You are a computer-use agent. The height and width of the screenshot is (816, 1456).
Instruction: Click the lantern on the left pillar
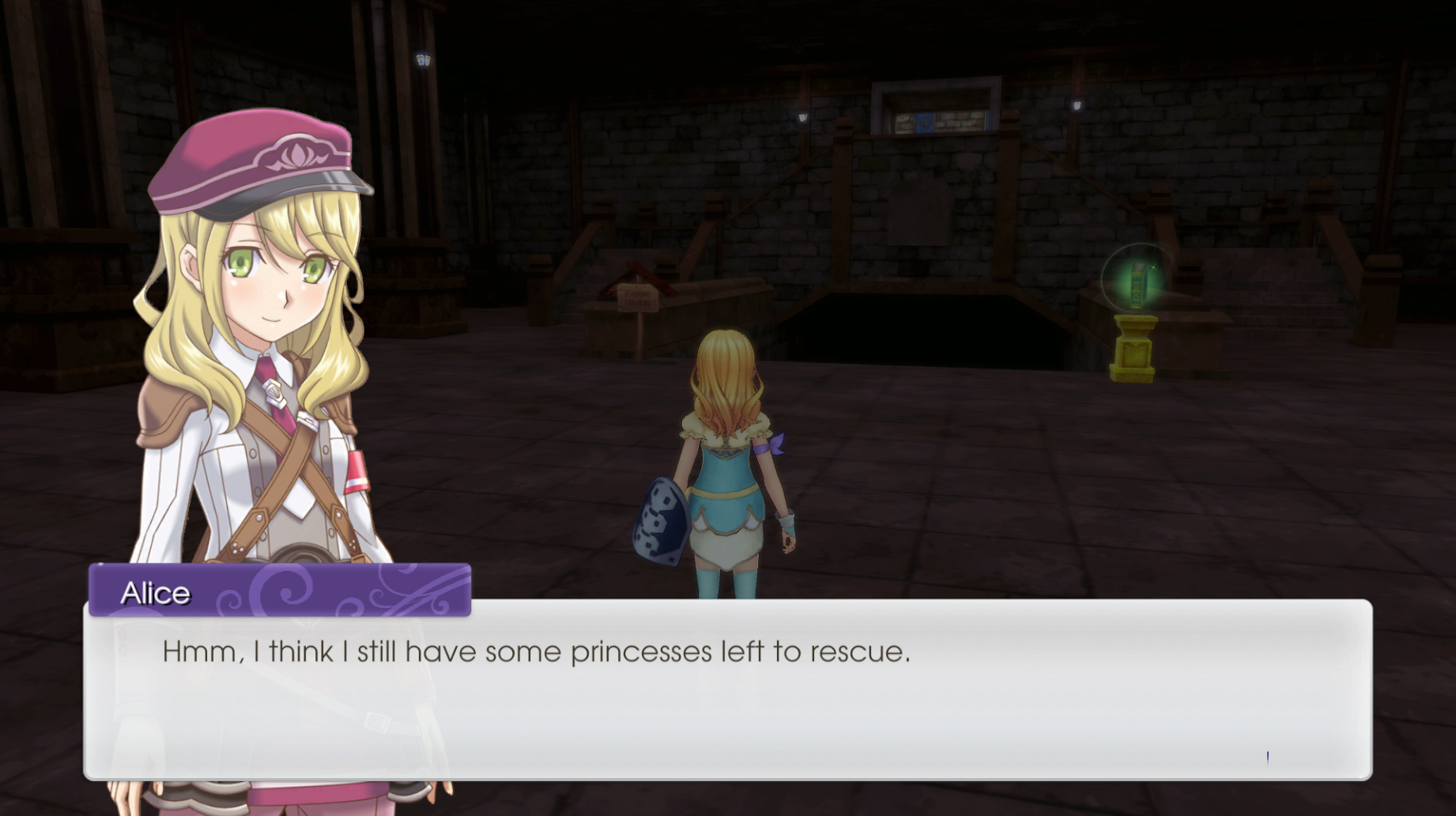pyautogui.click(x=420, y=58)
